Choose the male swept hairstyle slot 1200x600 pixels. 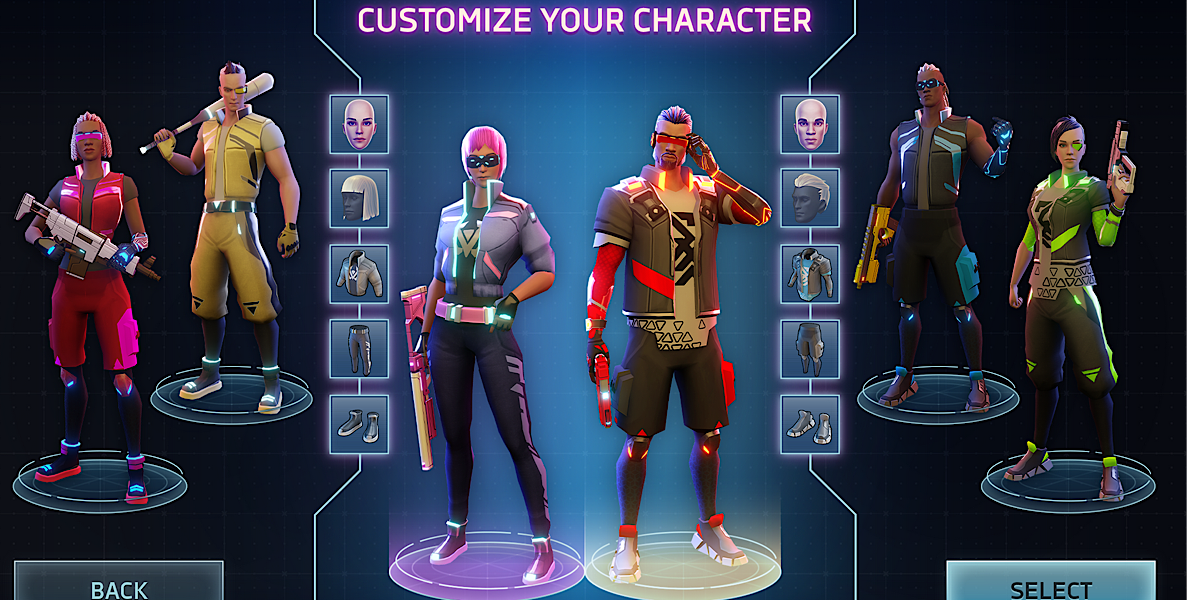[x=810, y=199]
